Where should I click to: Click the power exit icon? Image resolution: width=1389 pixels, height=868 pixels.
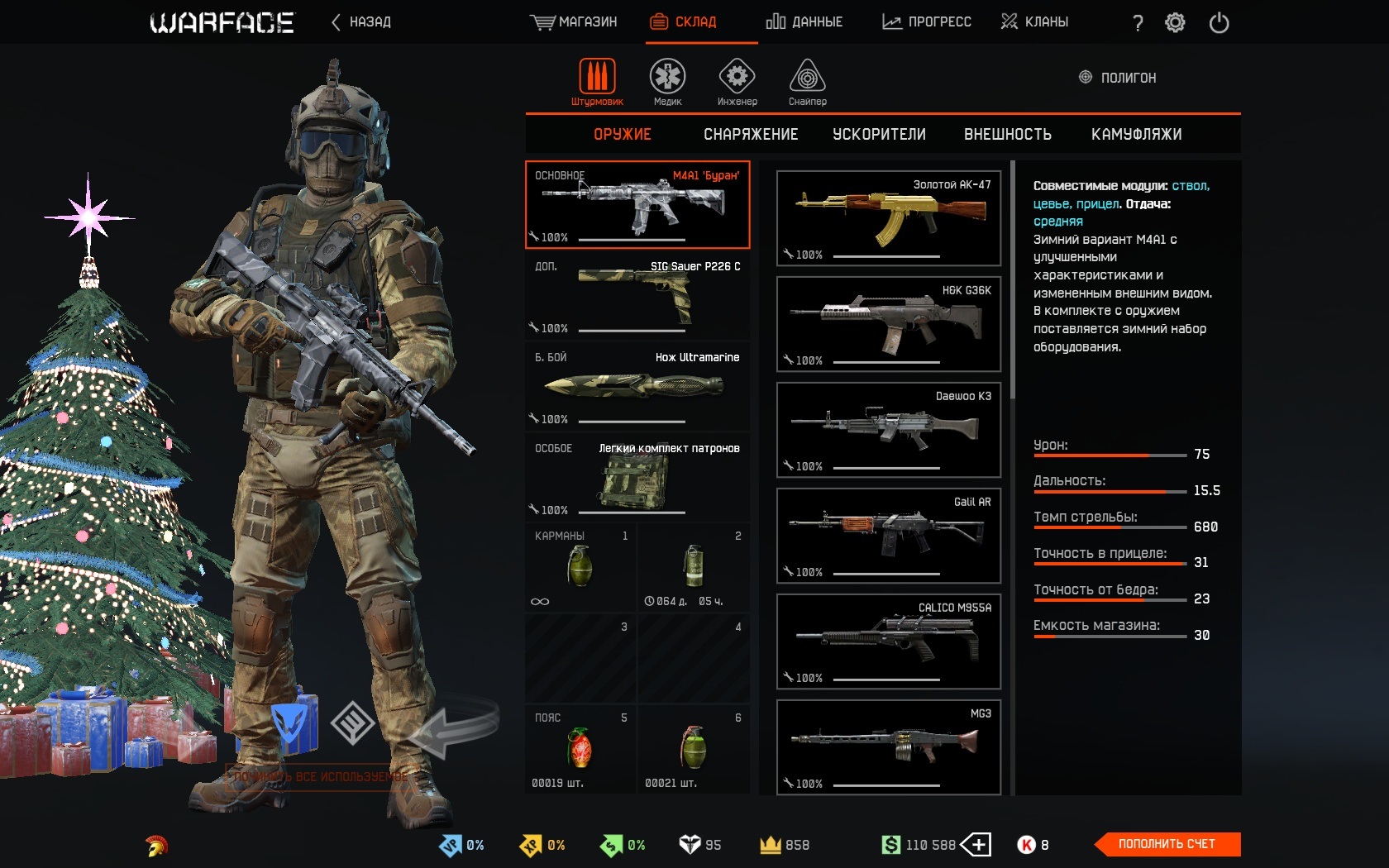tap(1219, 23)
